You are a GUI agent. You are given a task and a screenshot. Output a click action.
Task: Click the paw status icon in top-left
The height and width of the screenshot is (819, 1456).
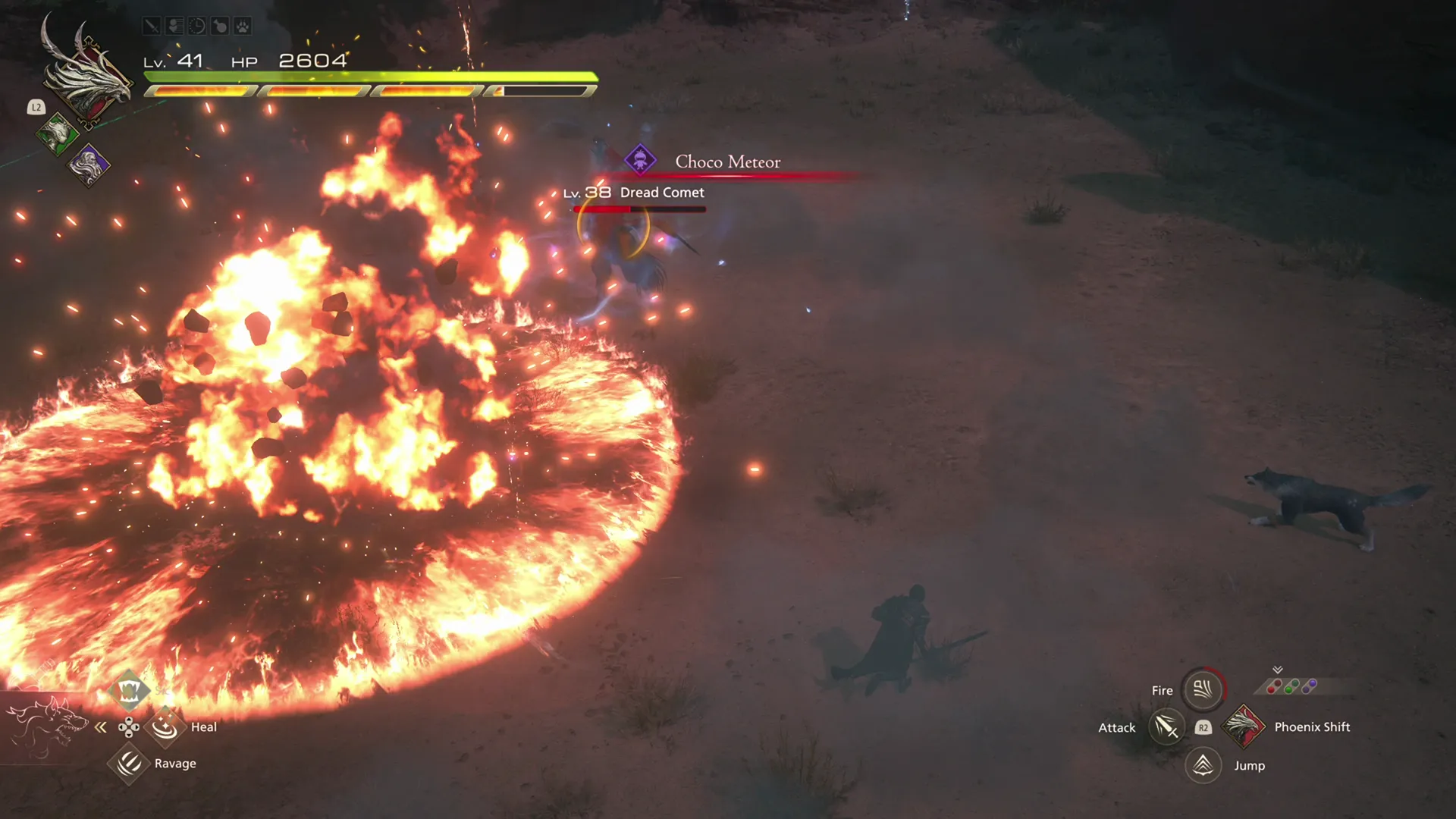click(241, 27)
